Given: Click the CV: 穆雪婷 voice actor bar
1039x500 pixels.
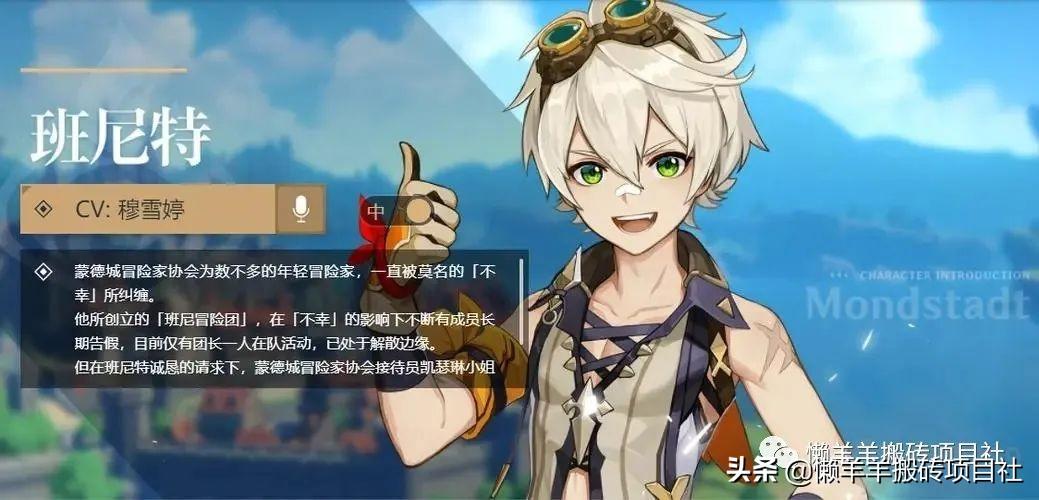Looking at the screenshot, I should [x=148, y=209].
